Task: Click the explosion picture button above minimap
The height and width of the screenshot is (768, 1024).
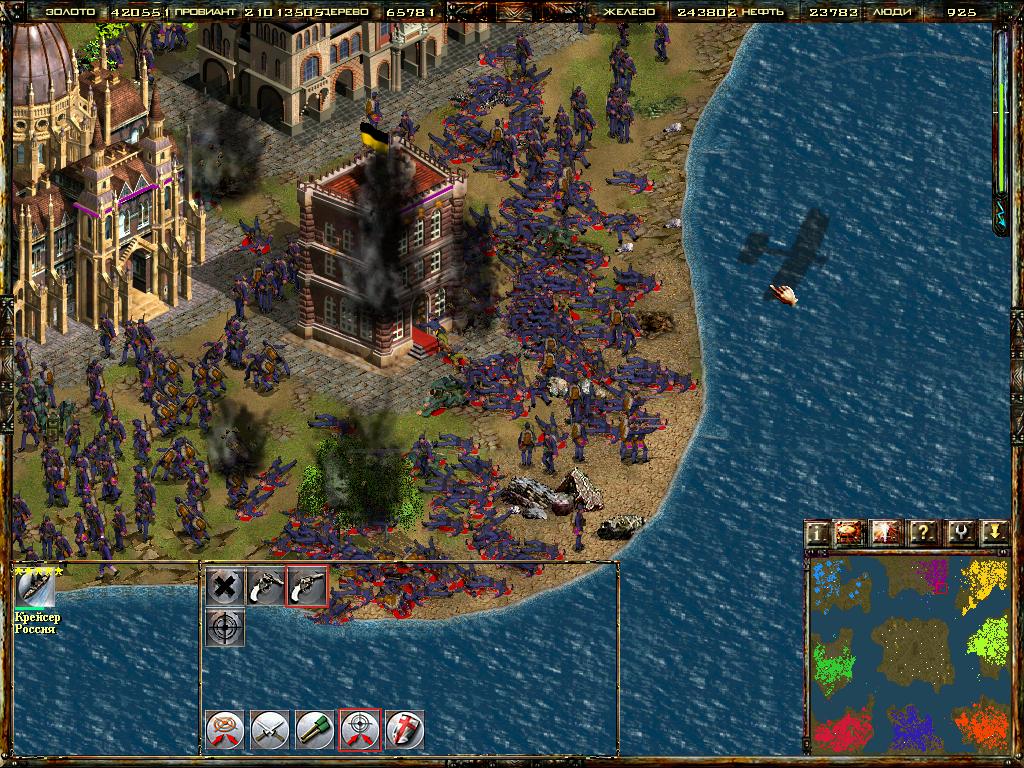Action: (x=887, y=533)
